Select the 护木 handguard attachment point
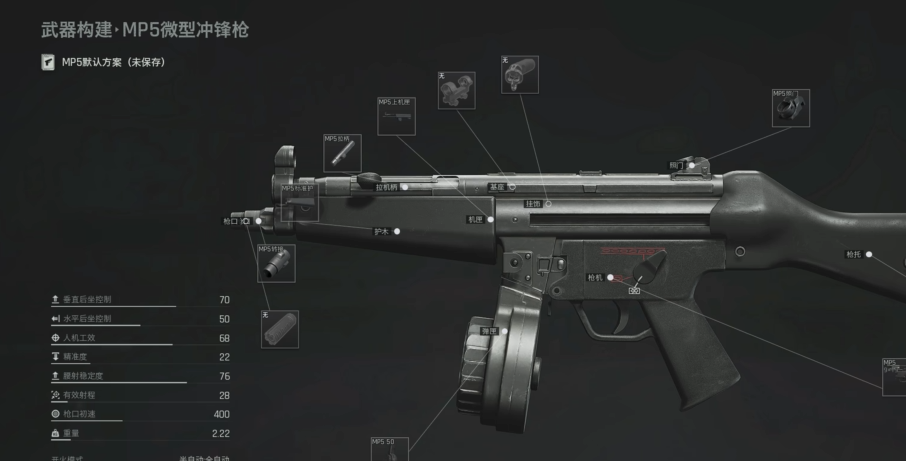 (397, 231)
